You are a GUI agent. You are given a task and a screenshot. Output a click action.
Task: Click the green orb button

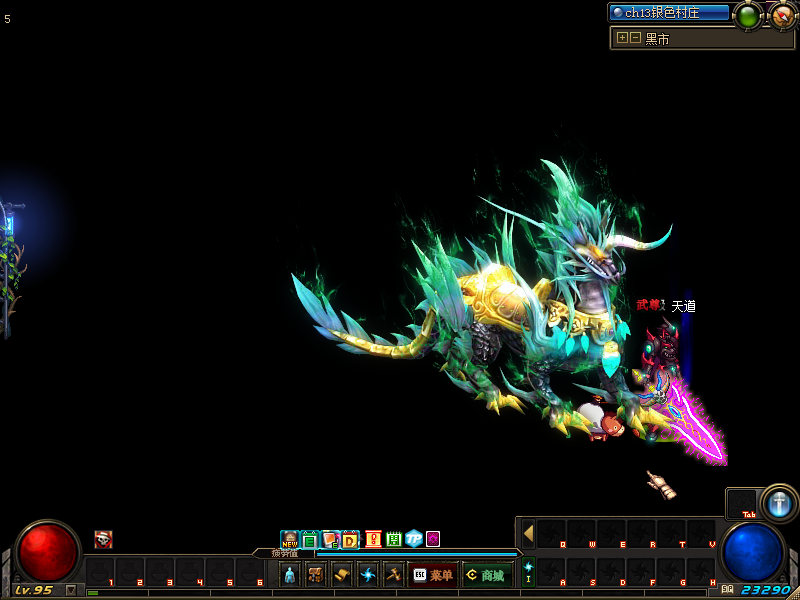pos(748,15)
